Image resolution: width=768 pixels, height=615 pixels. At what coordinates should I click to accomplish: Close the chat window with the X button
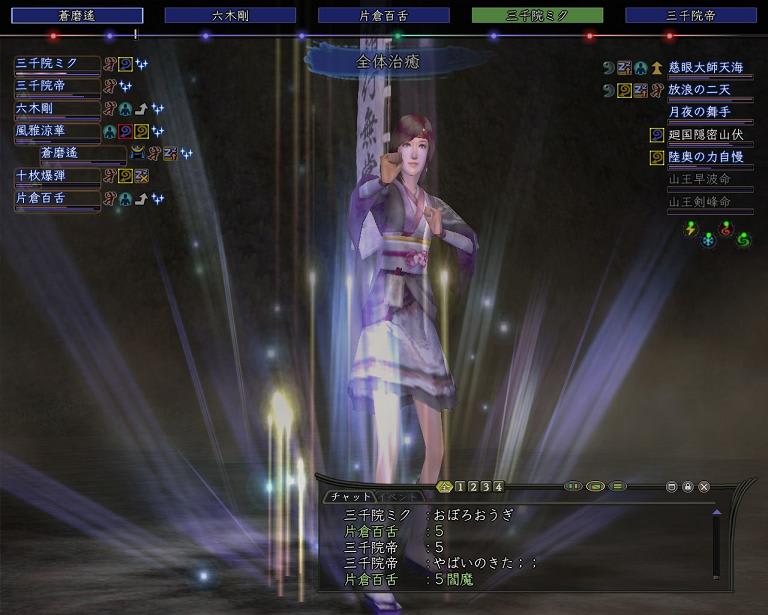click(704, 487)
